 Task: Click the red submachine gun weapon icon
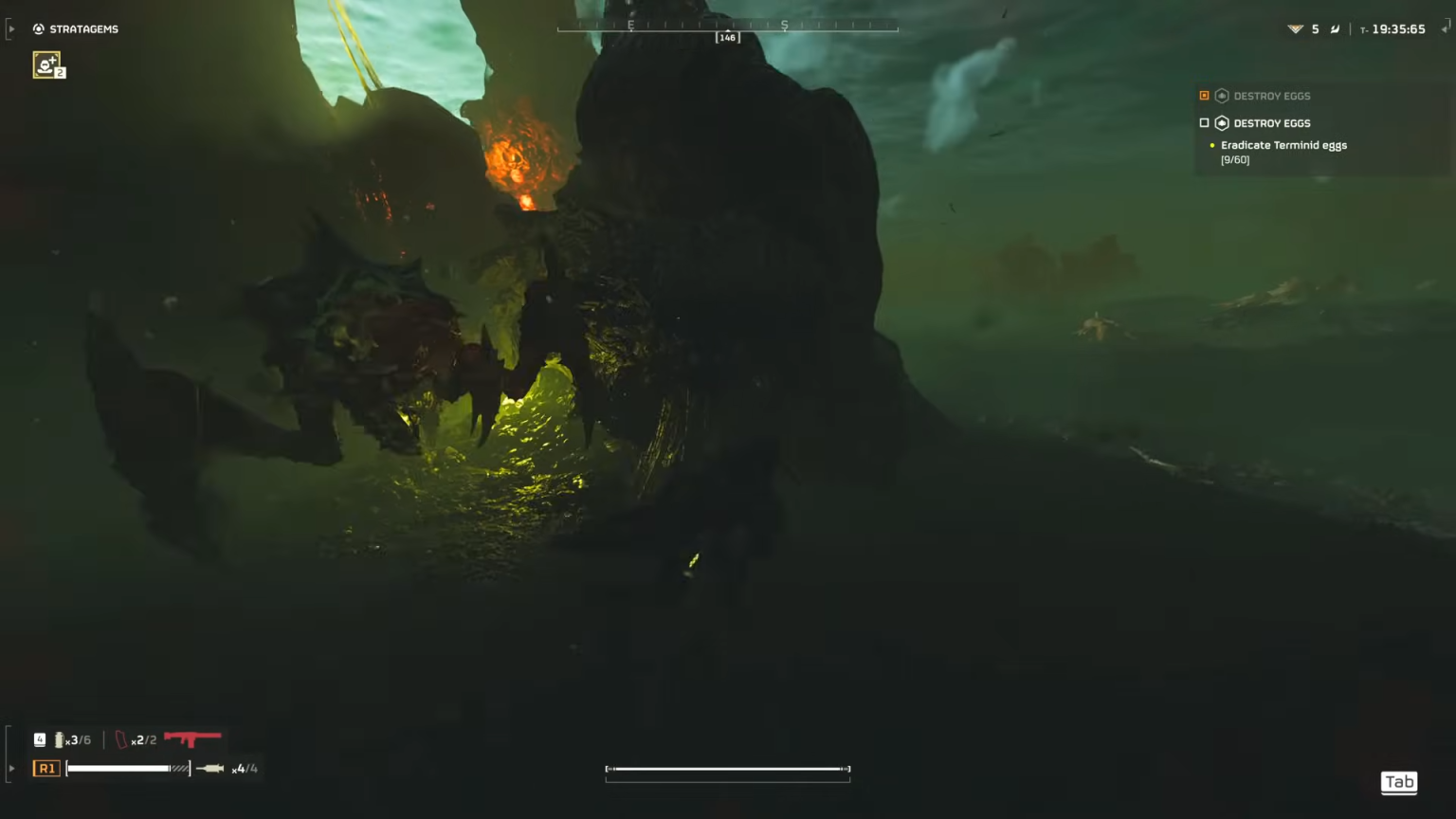pos(192,738)
